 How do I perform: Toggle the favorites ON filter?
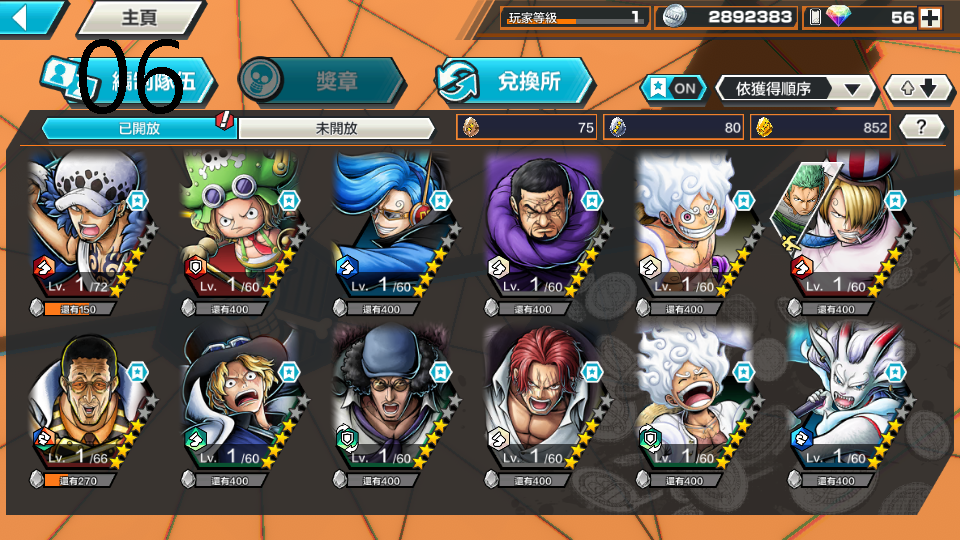pyautogui.click(x=672, y=88)
